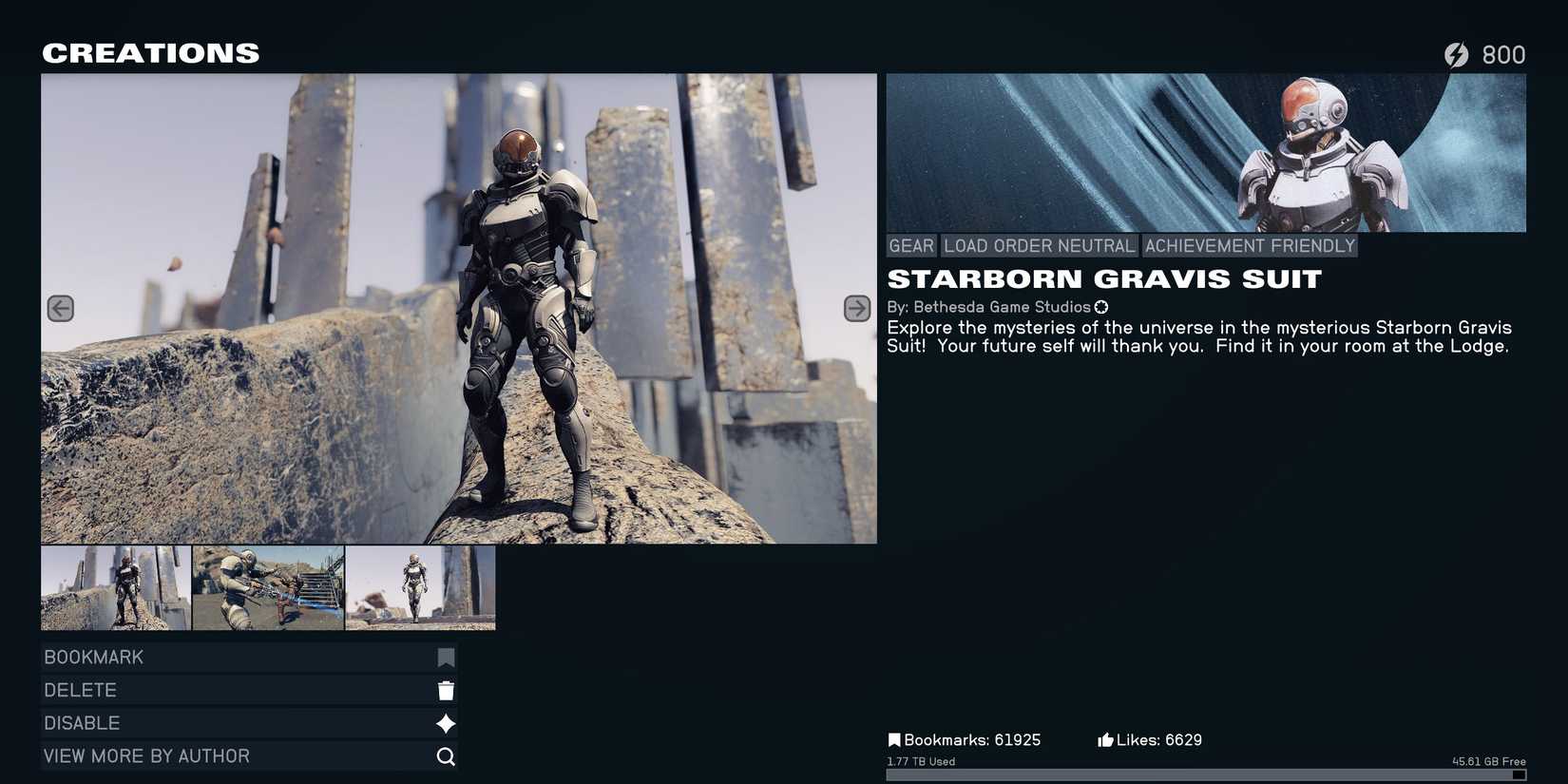
Task: Click the diamond icon beside DISABLE
Action: click(x=445, y=722)
